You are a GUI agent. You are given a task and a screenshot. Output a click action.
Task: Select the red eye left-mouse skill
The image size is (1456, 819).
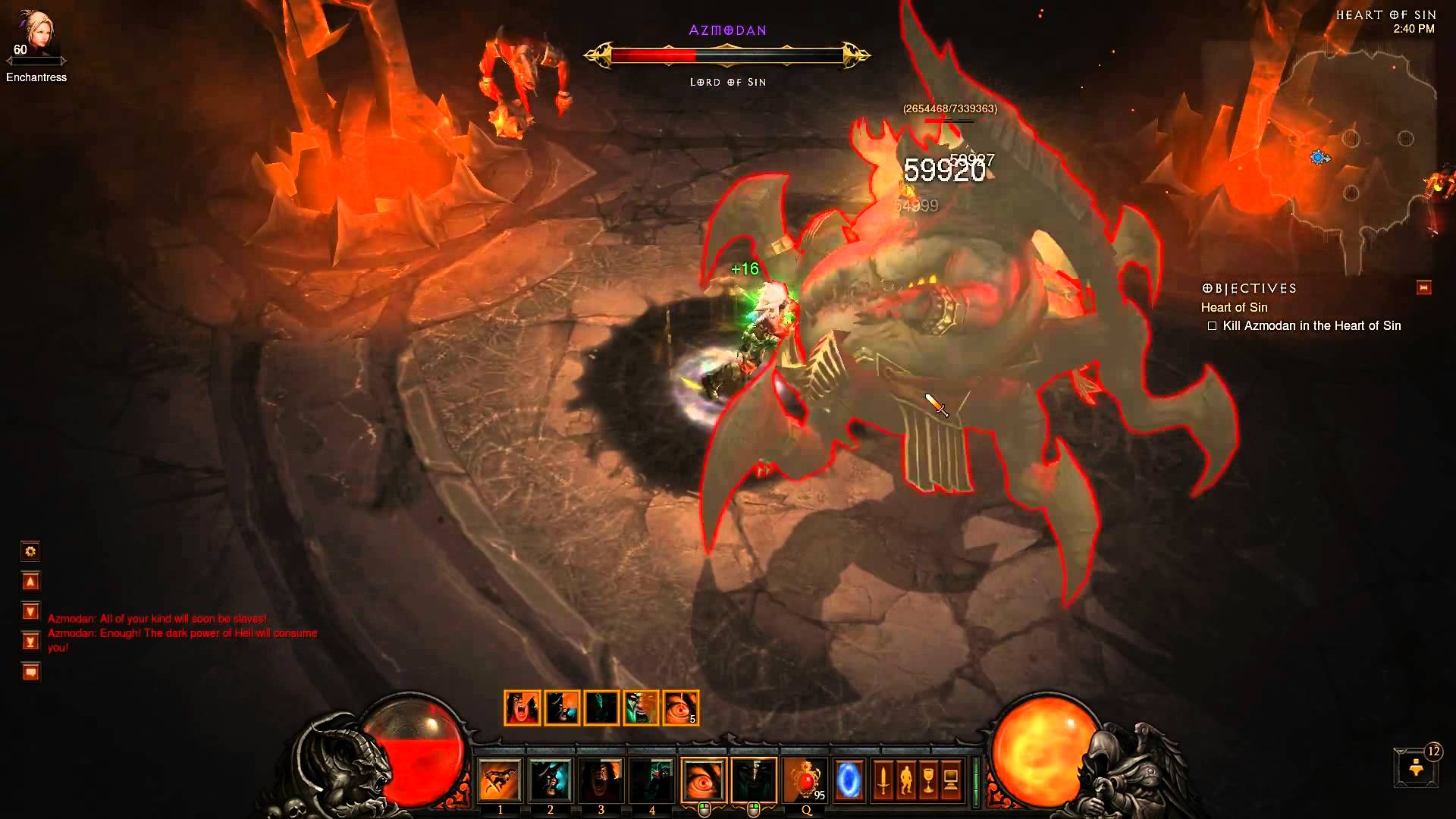point(703,780)
